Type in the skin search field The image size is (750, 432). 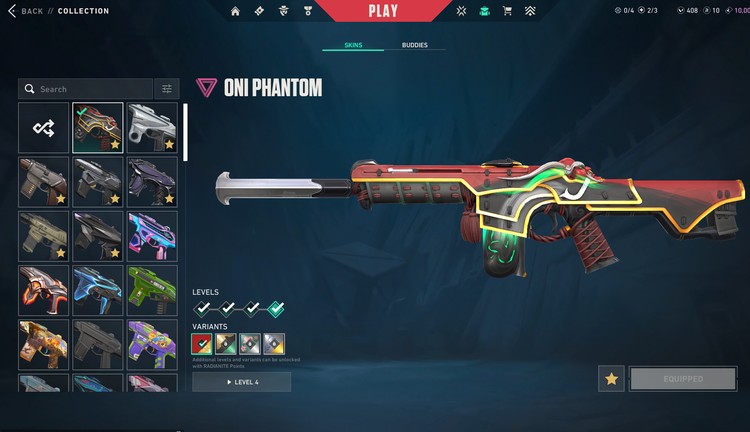[x=90, y=89]
